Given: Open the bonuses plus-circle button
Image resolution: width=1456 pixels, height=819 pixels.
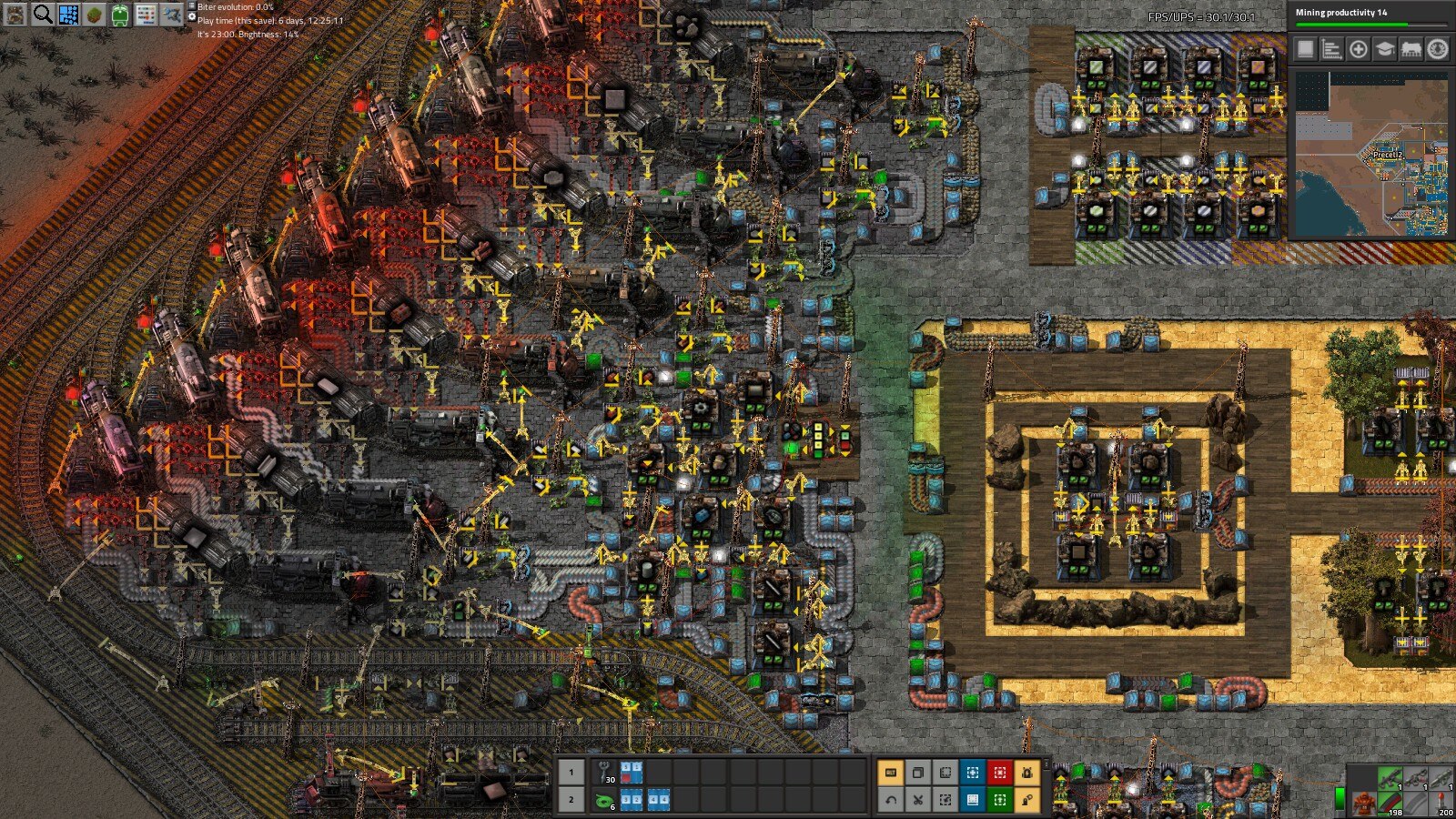Looking at the screenshot, I should point(1358,49).
